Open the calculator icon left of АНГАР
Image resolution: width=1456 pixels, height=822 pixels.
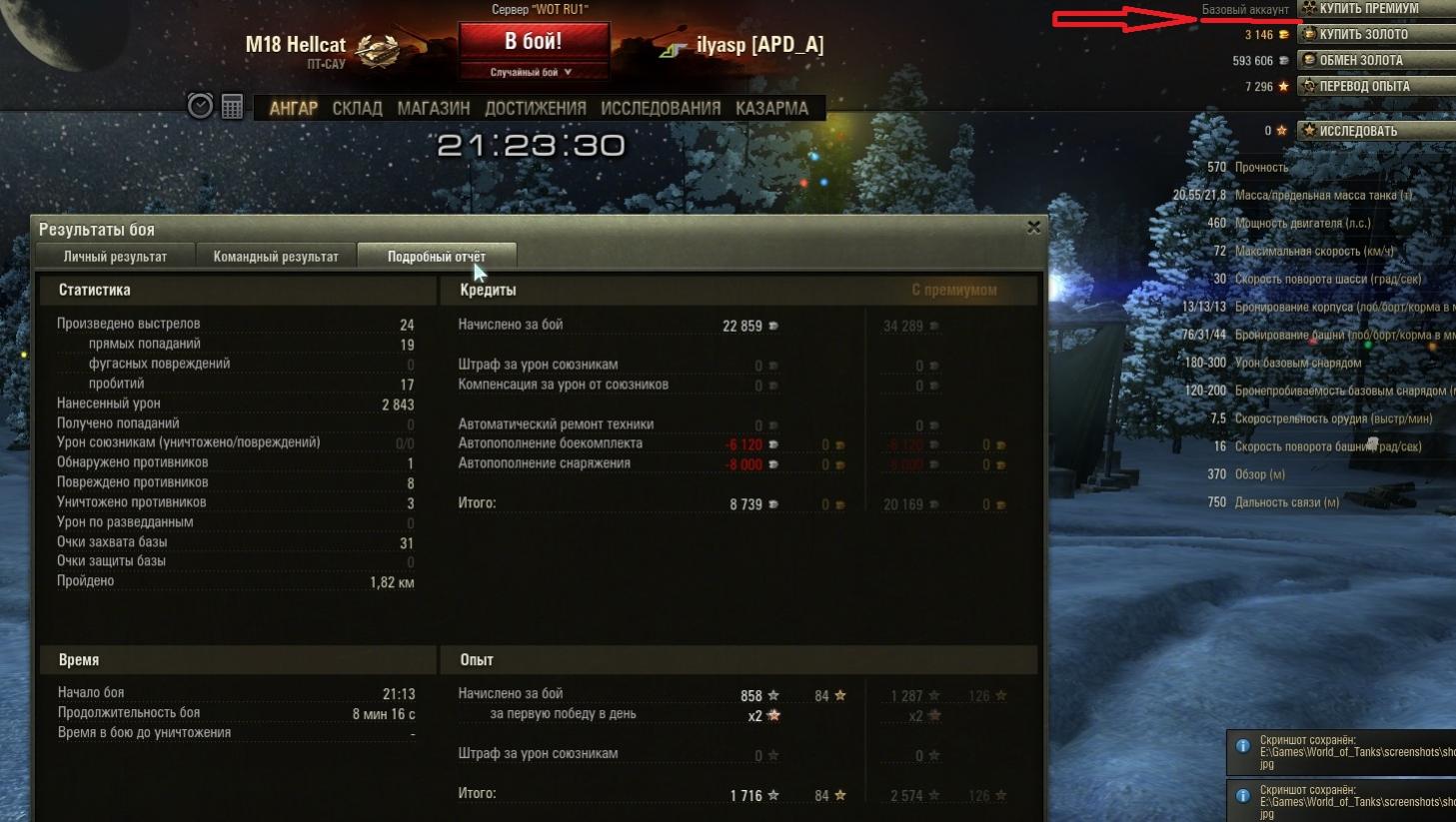[x=232, y=106]
